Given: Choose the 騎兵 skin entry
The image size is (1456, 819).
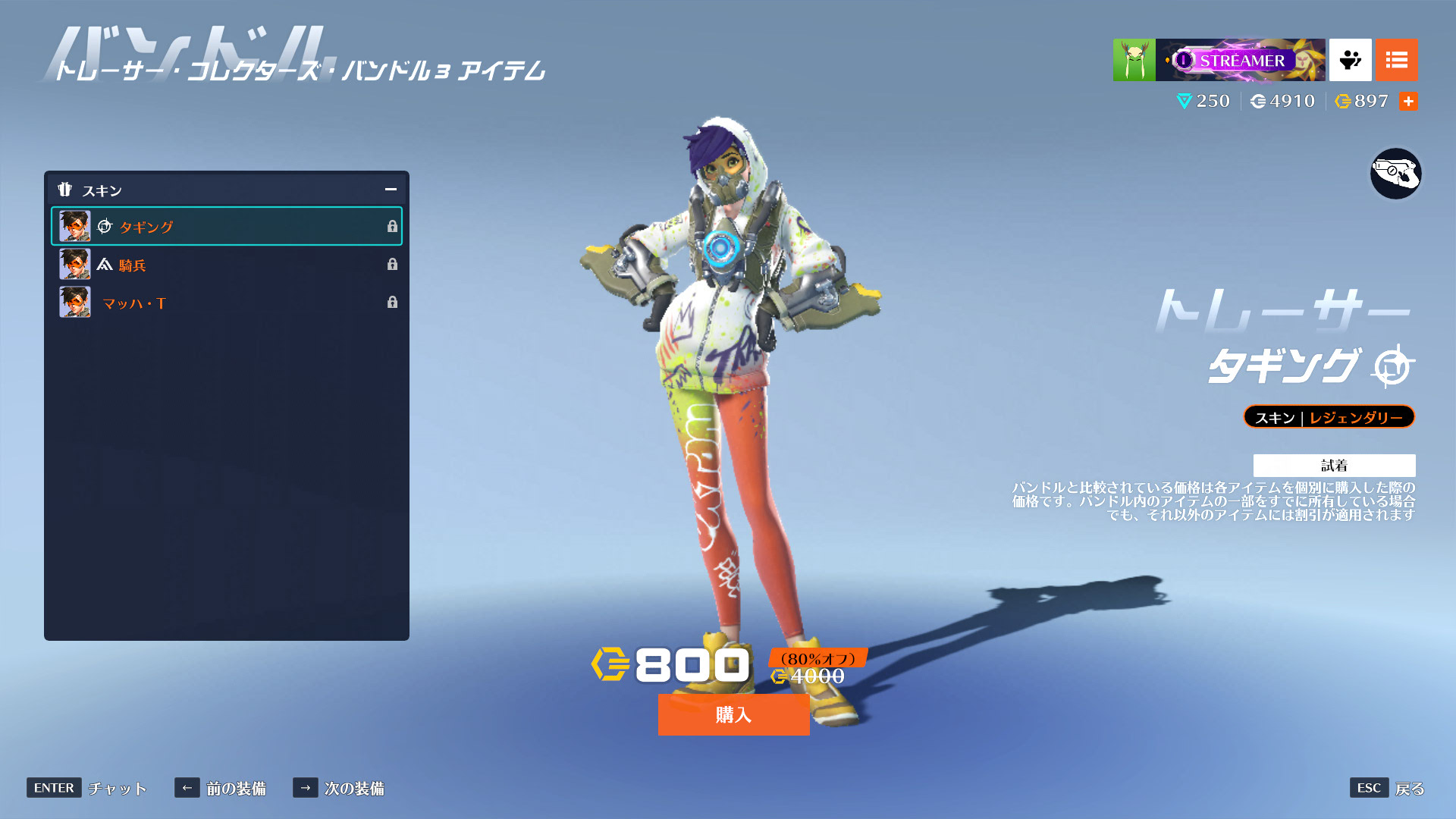Looking at the screenshot, I should tap(226, 265).
